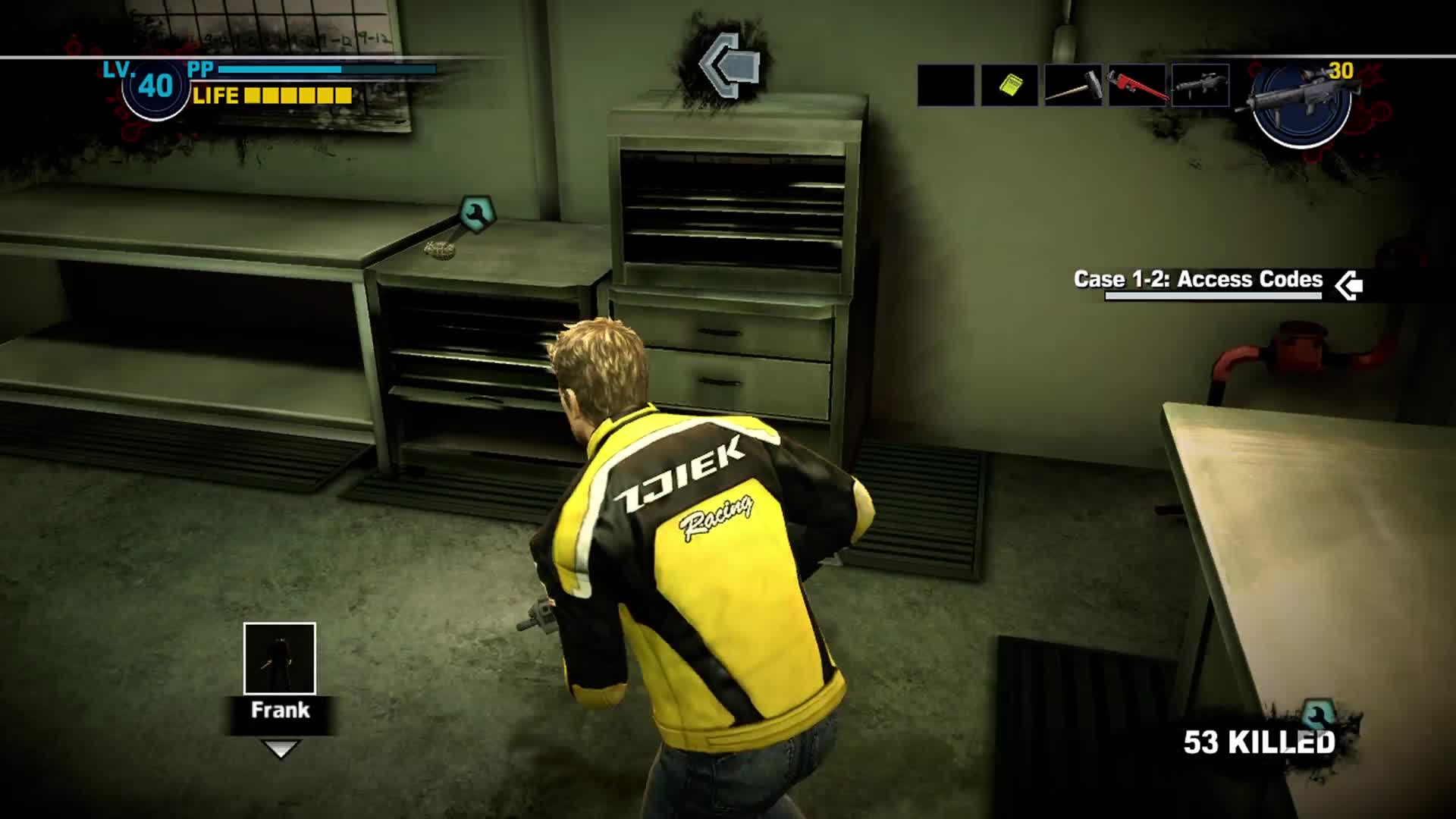Click the top objective direction arrow
The image size is (1456, 819).
point(729,64)
